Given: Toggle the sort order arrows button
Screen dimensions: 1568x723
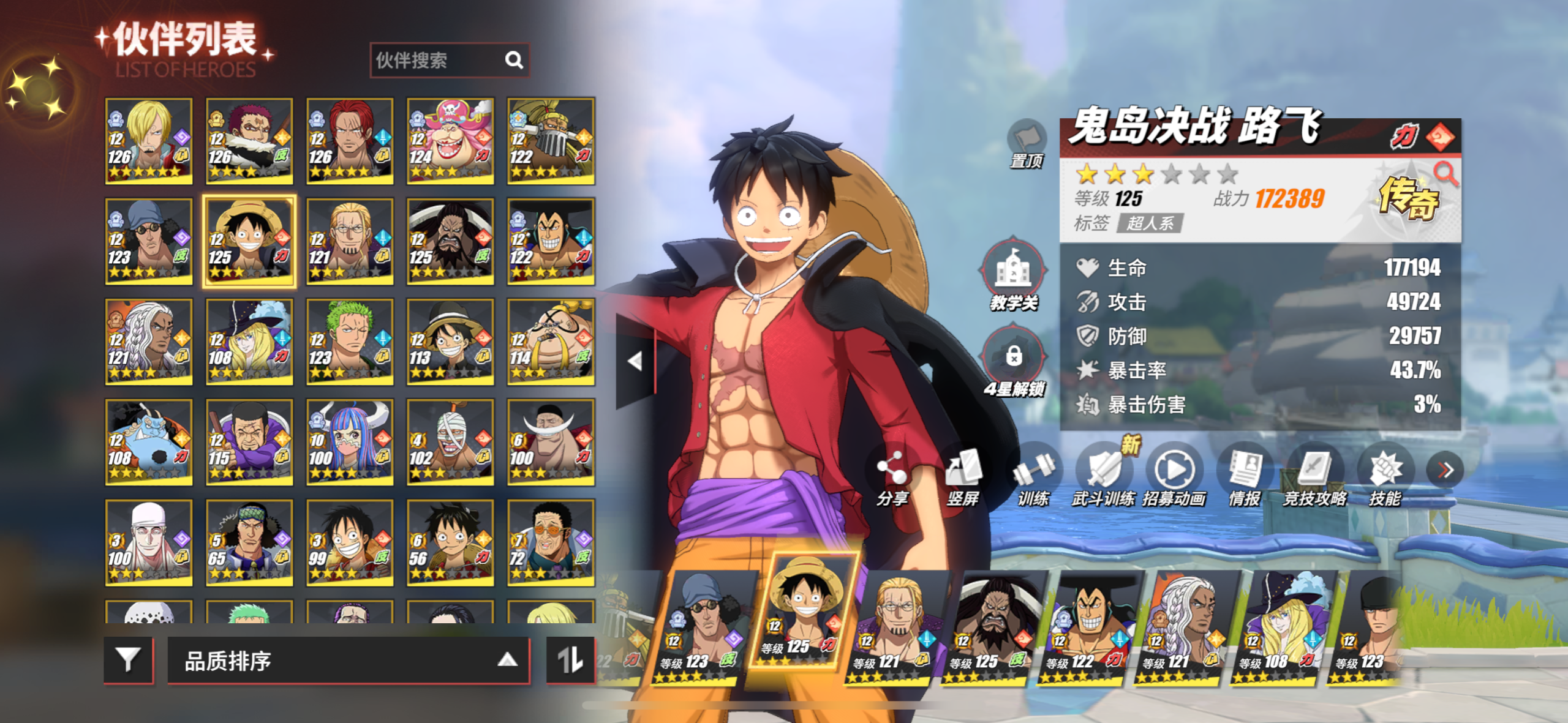Looking at the screenshot, I should 570,660.
